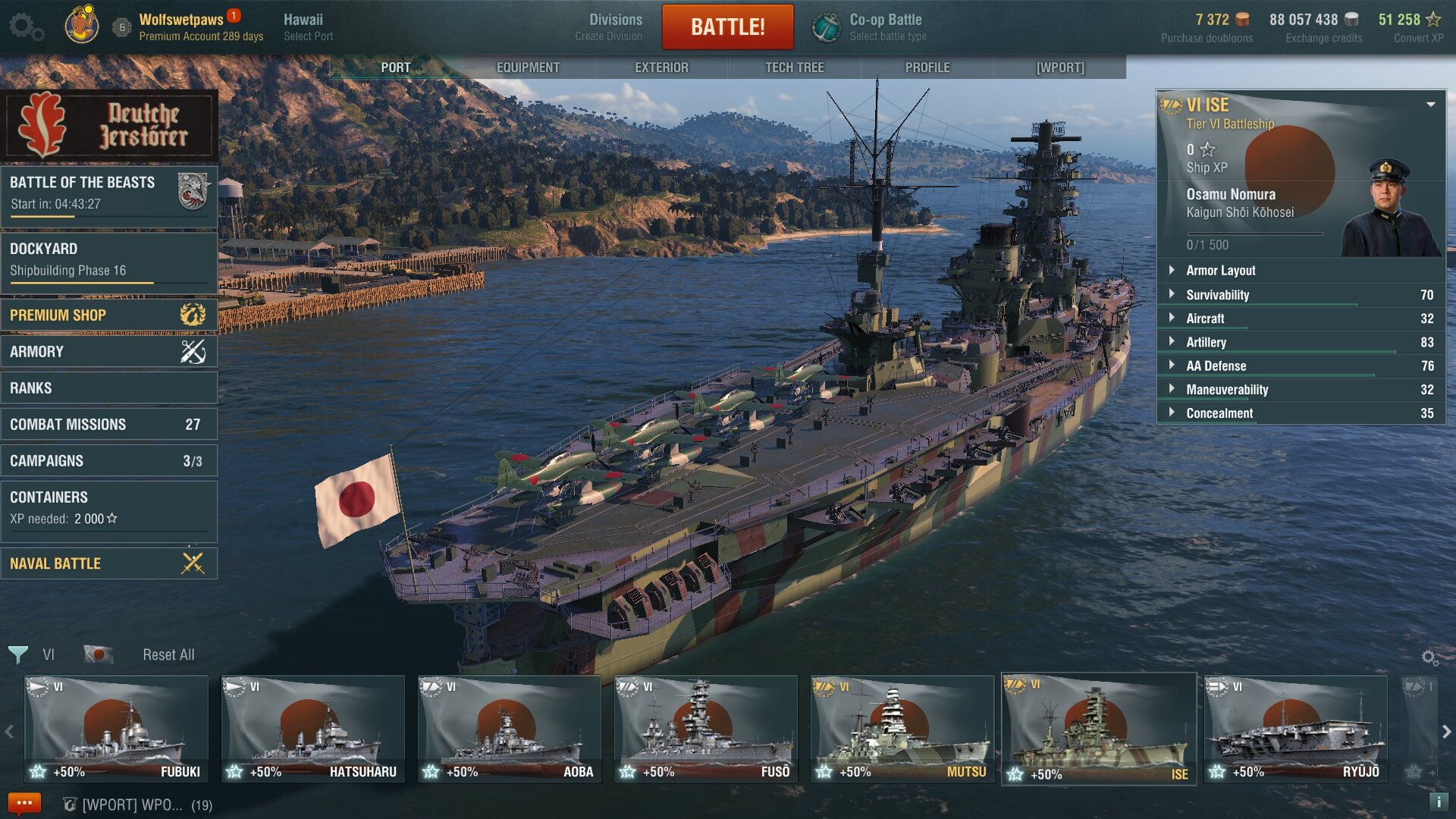Open the Containers panel
Image resolution: width=1456 pixels, height=819 pixels.
tap(108, 508)
